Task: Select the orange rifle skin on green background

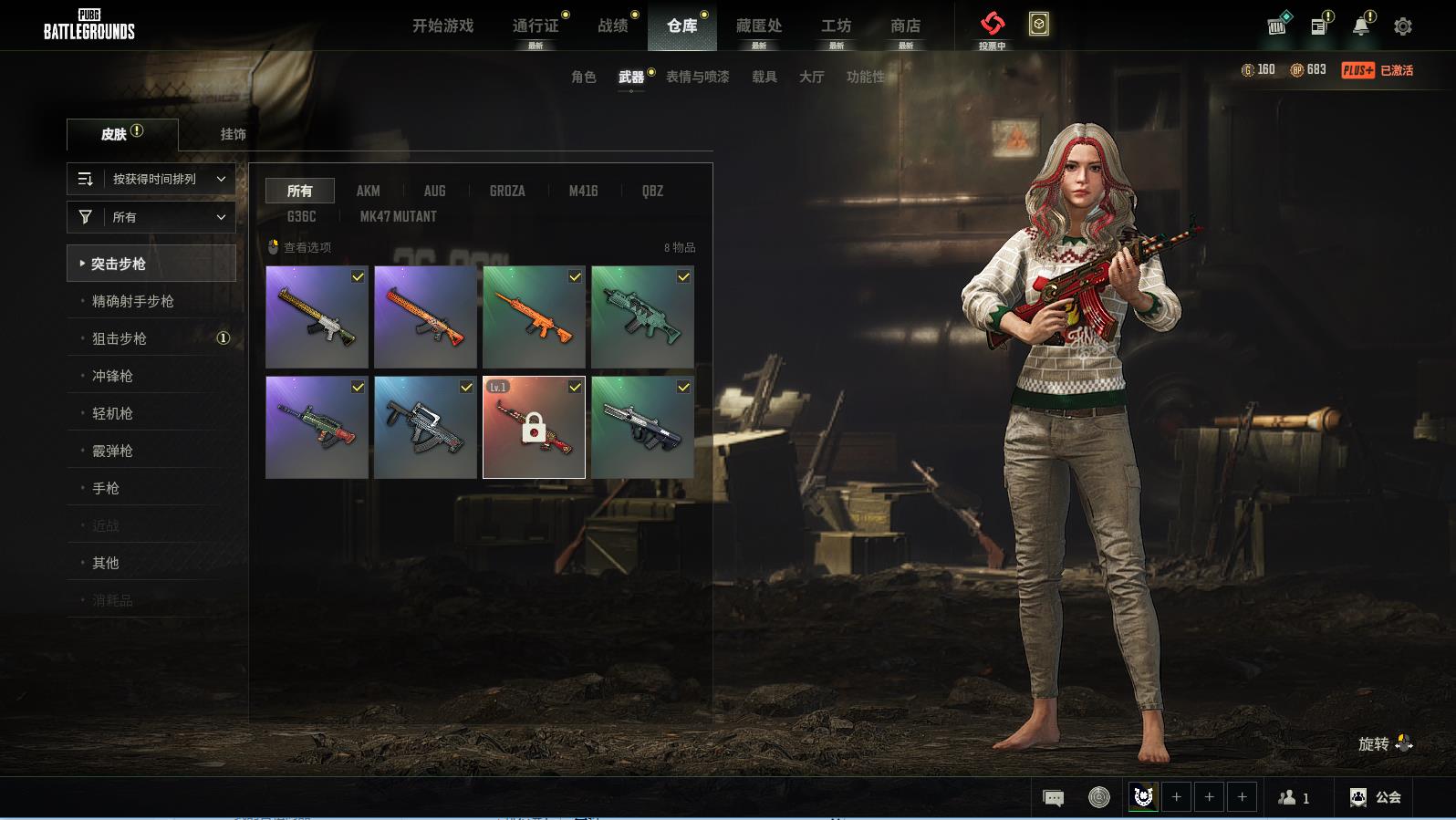Action: tap(534, 317)
